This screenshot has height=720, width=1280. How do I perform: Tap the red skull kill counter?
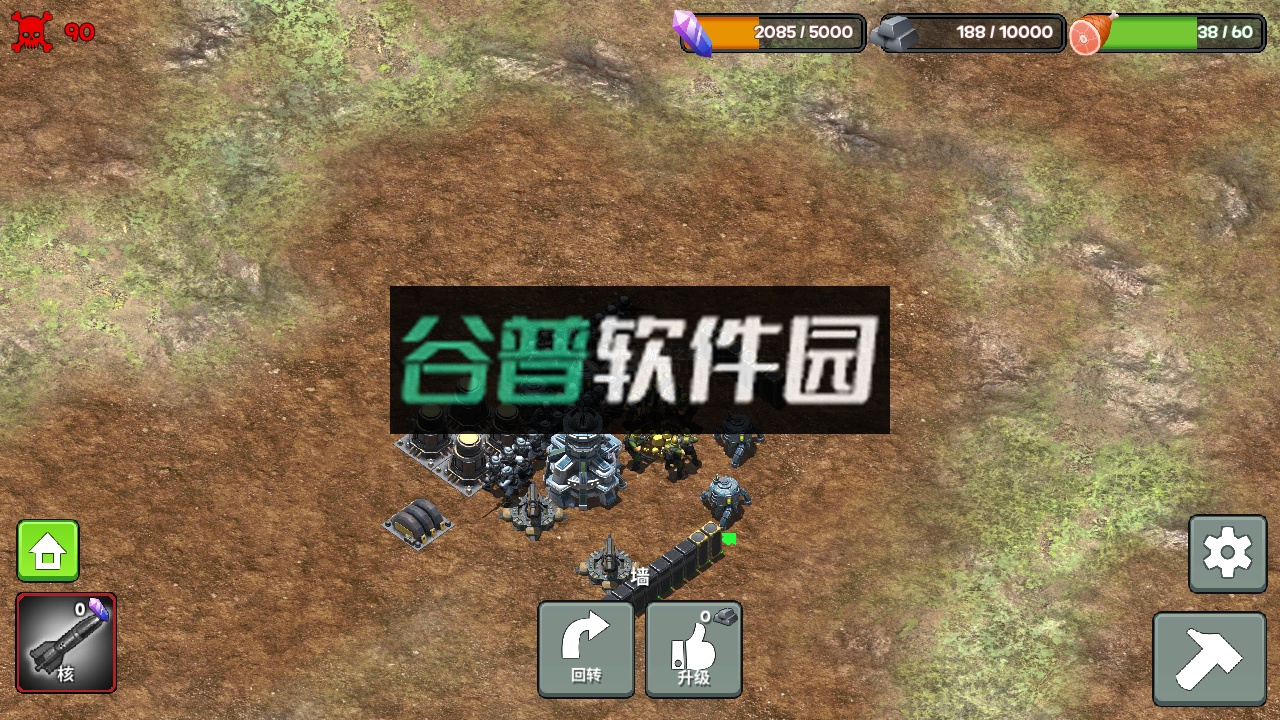(33, 31)
